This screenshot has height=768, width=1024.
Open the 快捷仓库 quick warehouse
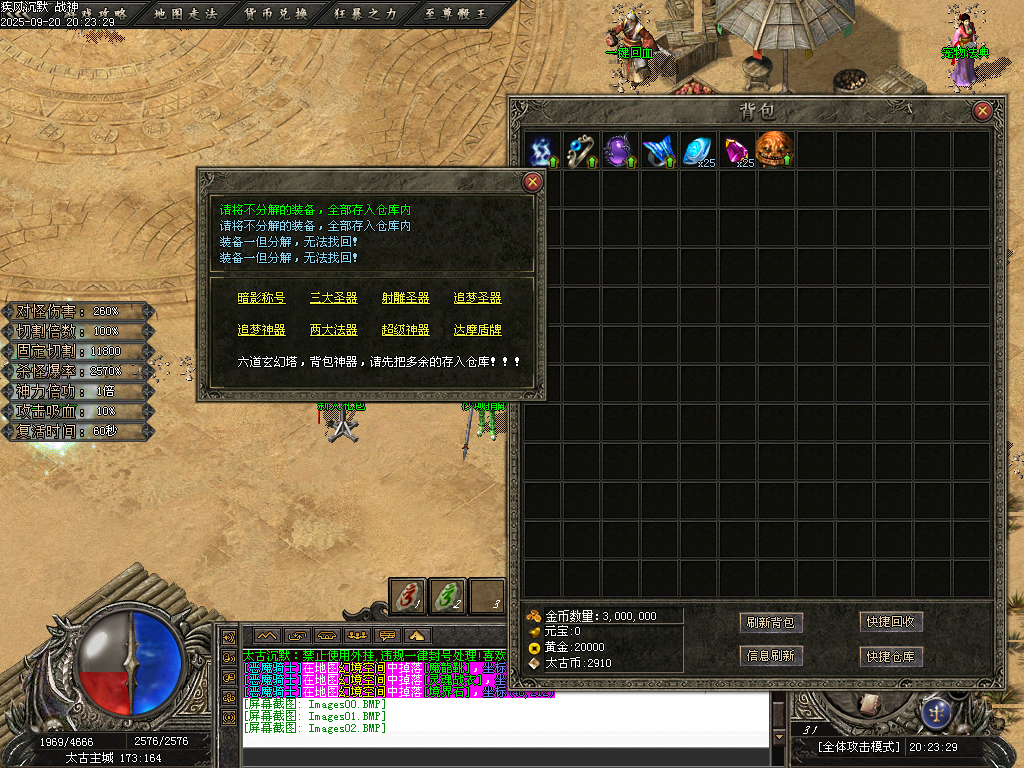tap(891, 657)
